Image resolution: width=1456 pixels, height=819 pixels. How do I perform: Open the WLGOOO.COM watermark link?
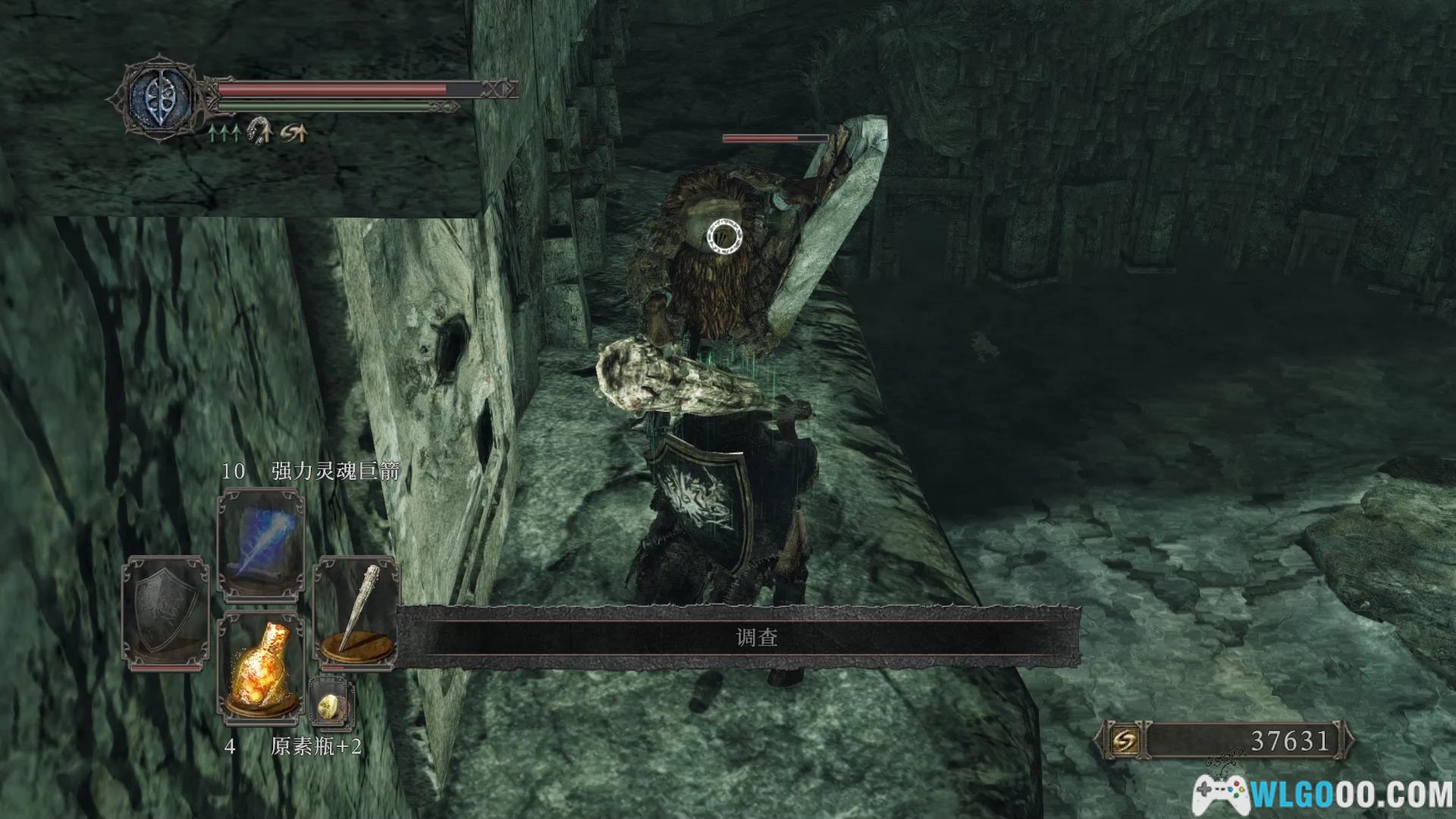point(1322,795)
